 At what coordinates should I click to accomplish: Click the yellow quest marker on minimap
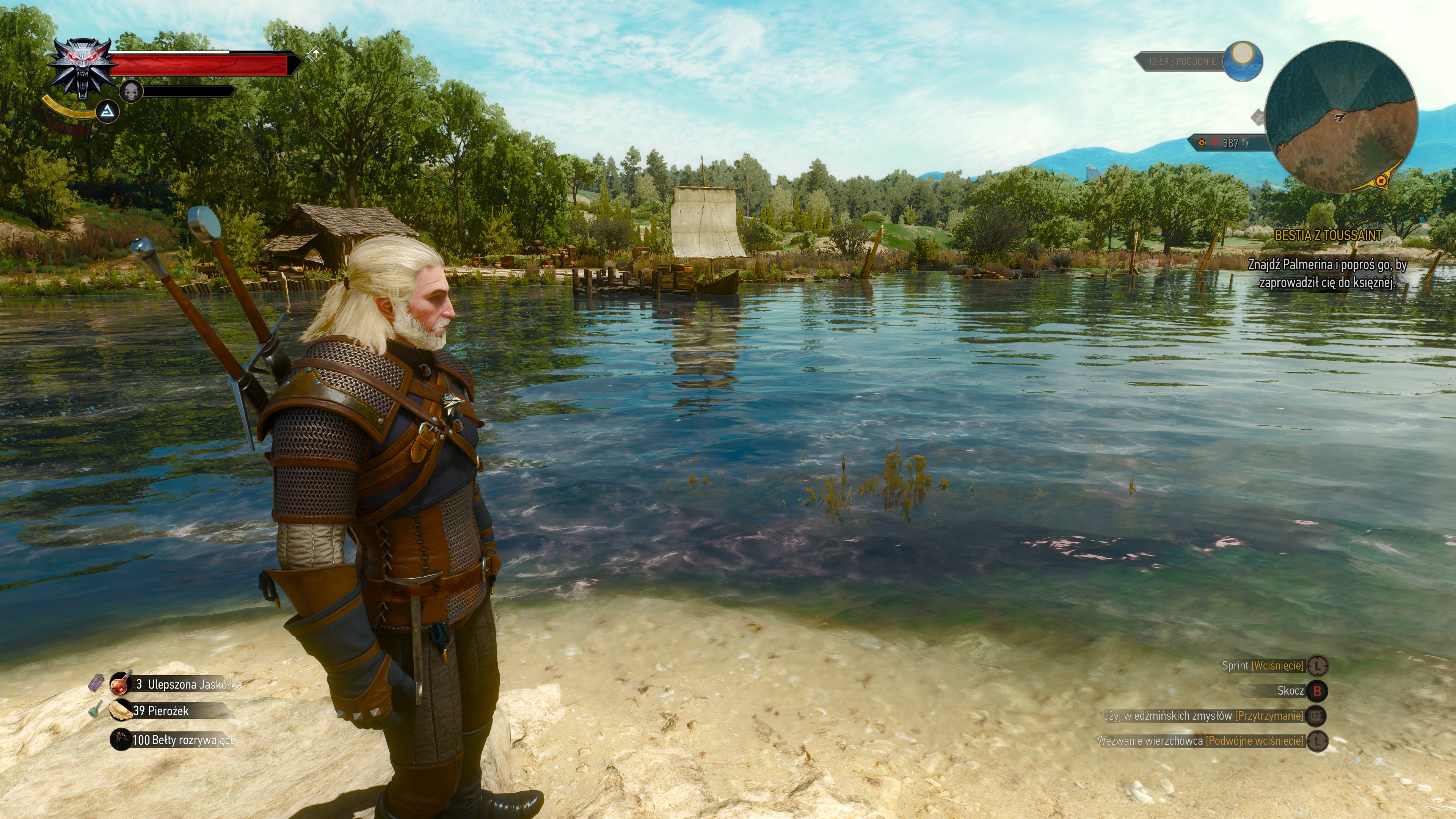click(1381, 180)
